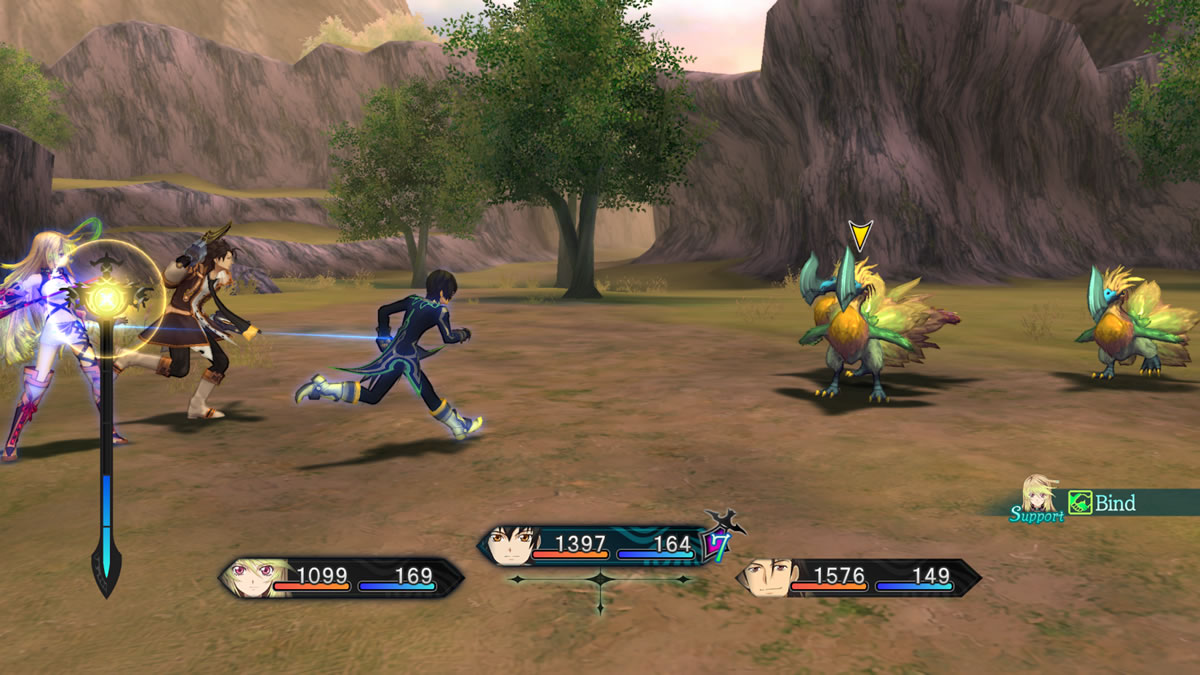The width and height of the screenshot is (1200, 675).
Task: Click the Support partner portrait beside Bind
Action: point(1039,494)
